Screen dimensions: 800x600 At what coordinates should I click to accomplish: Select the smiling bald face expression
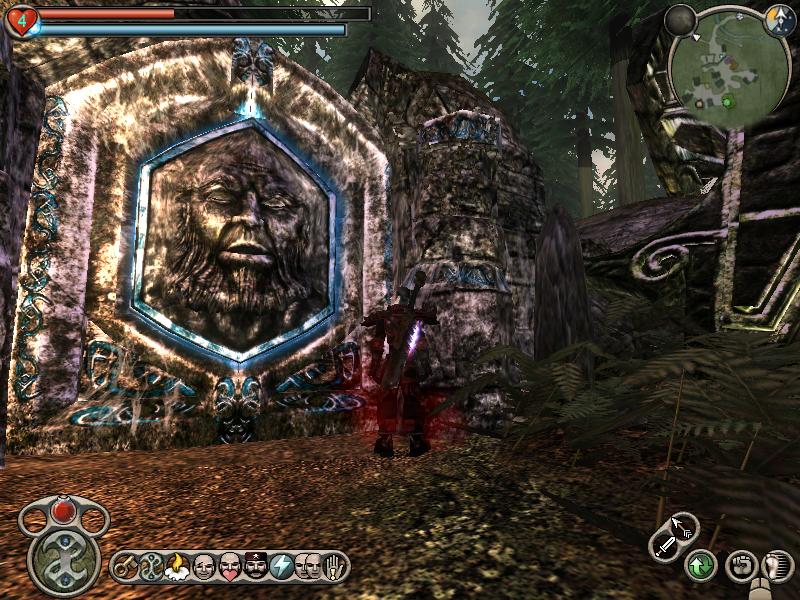pyautogui.click(x=204, y=567)
